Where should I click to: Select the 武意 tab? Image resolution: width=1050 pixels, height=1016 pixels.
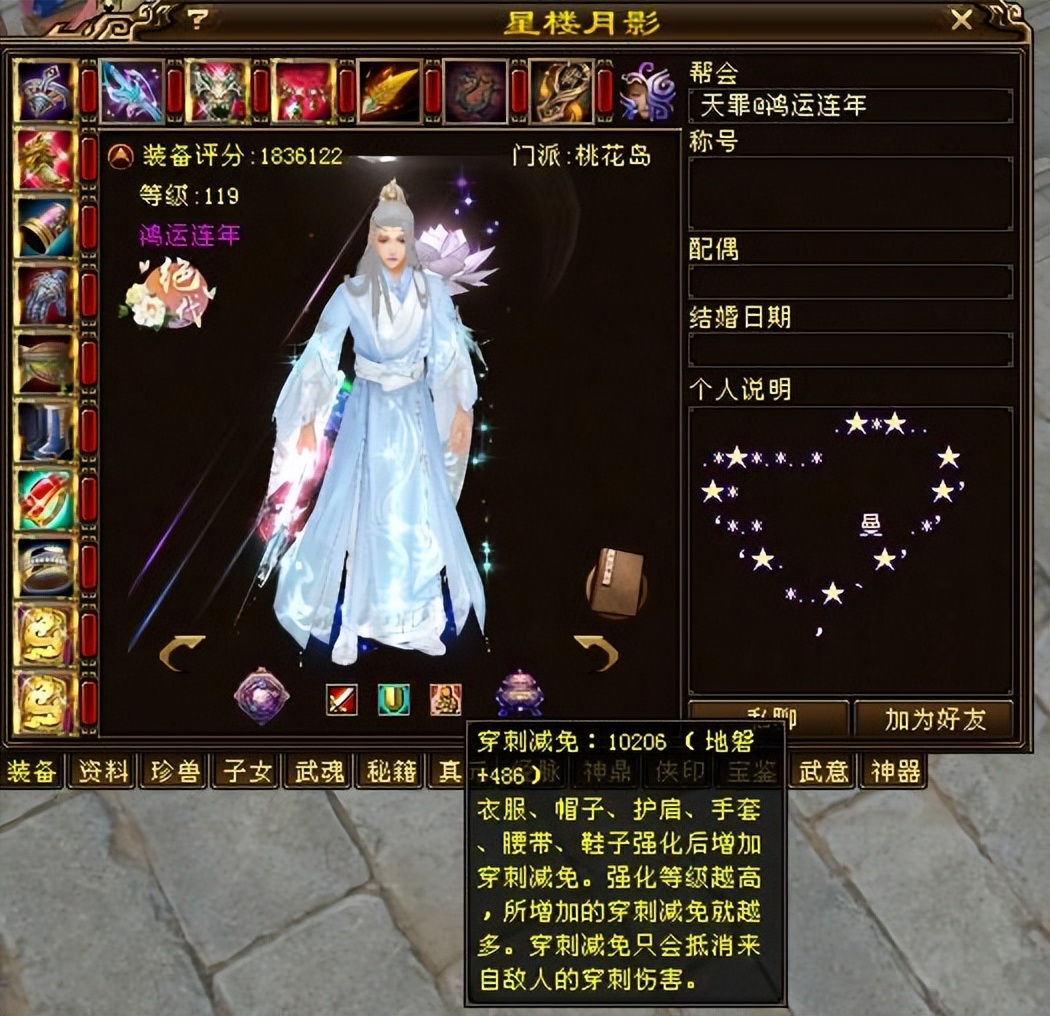point(825,771)
